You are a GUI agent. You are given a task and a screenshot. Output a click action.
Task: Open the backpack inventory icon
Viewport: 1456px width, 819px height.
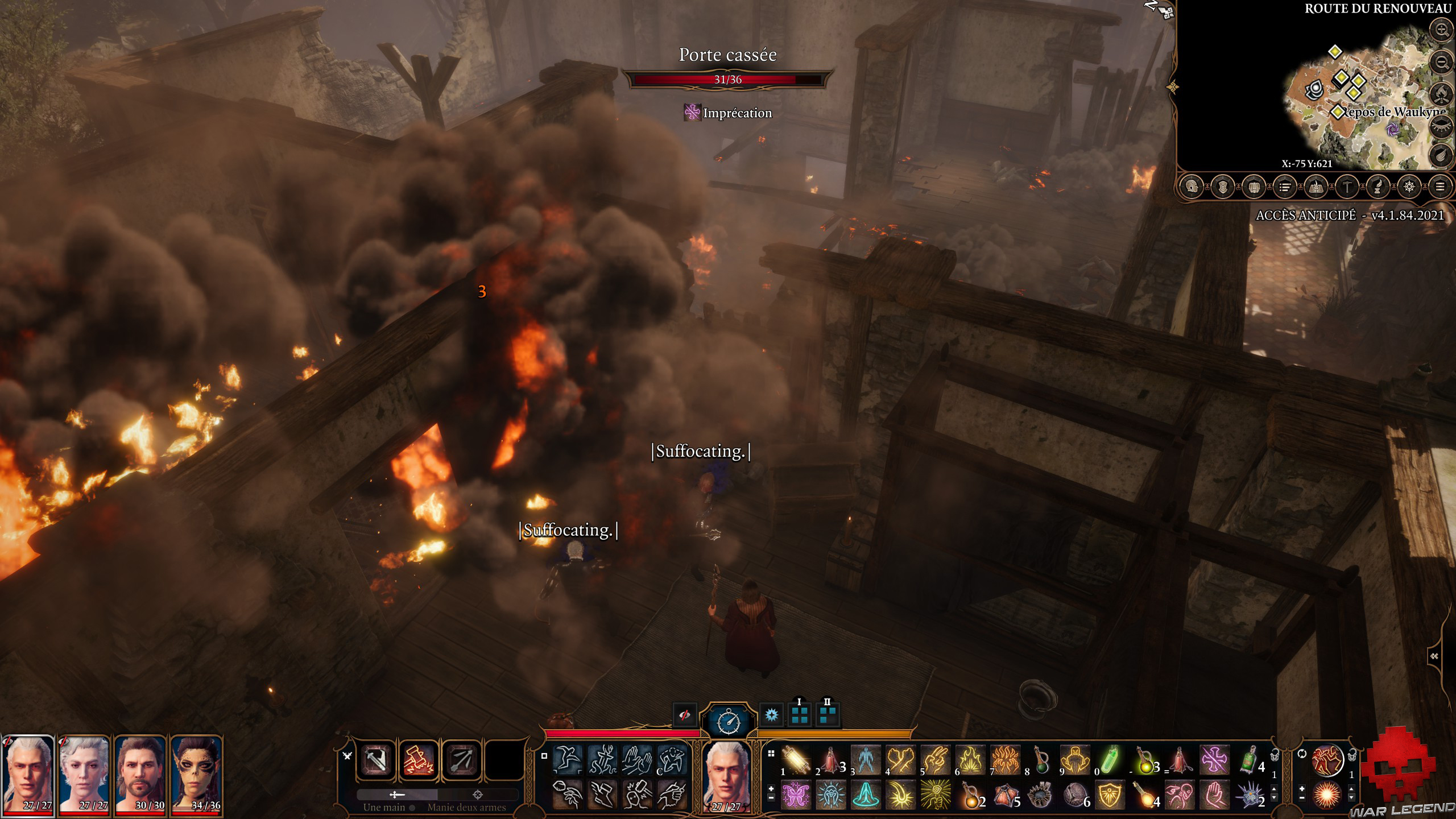(1254, 187)
